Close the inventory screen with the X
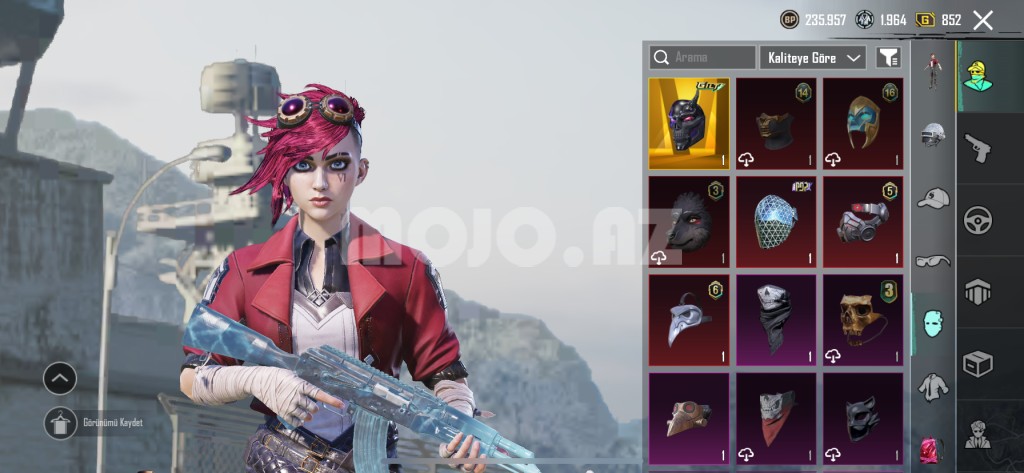The image size is (1024, 473). pos(983,20)
